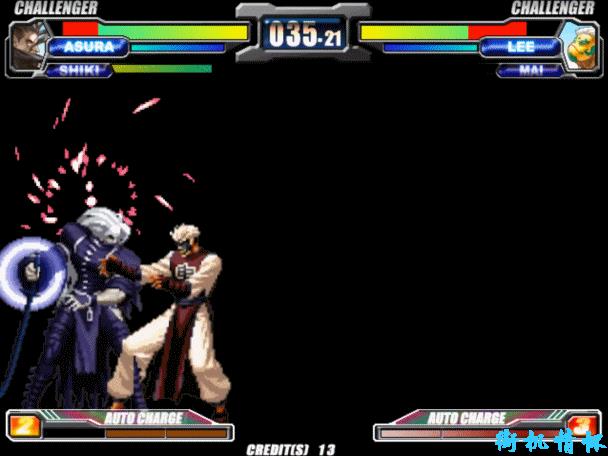Click Asura's character portrait

pyautogui.click(x=28, y=44)
